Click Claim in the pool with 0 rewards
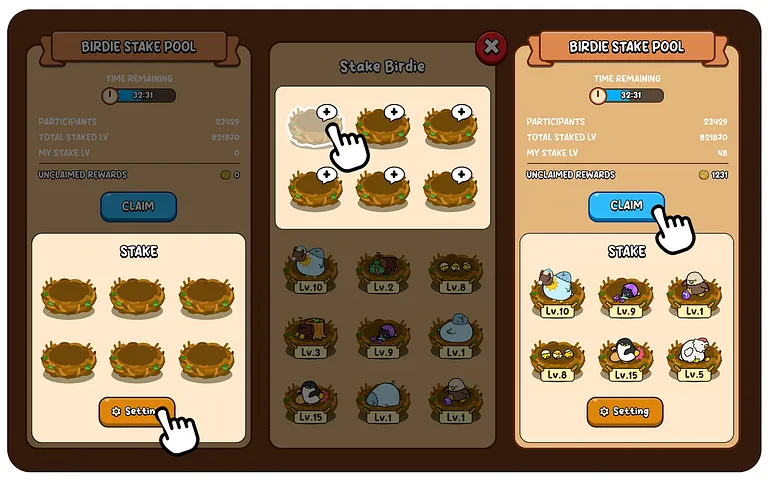 point(138,206)
